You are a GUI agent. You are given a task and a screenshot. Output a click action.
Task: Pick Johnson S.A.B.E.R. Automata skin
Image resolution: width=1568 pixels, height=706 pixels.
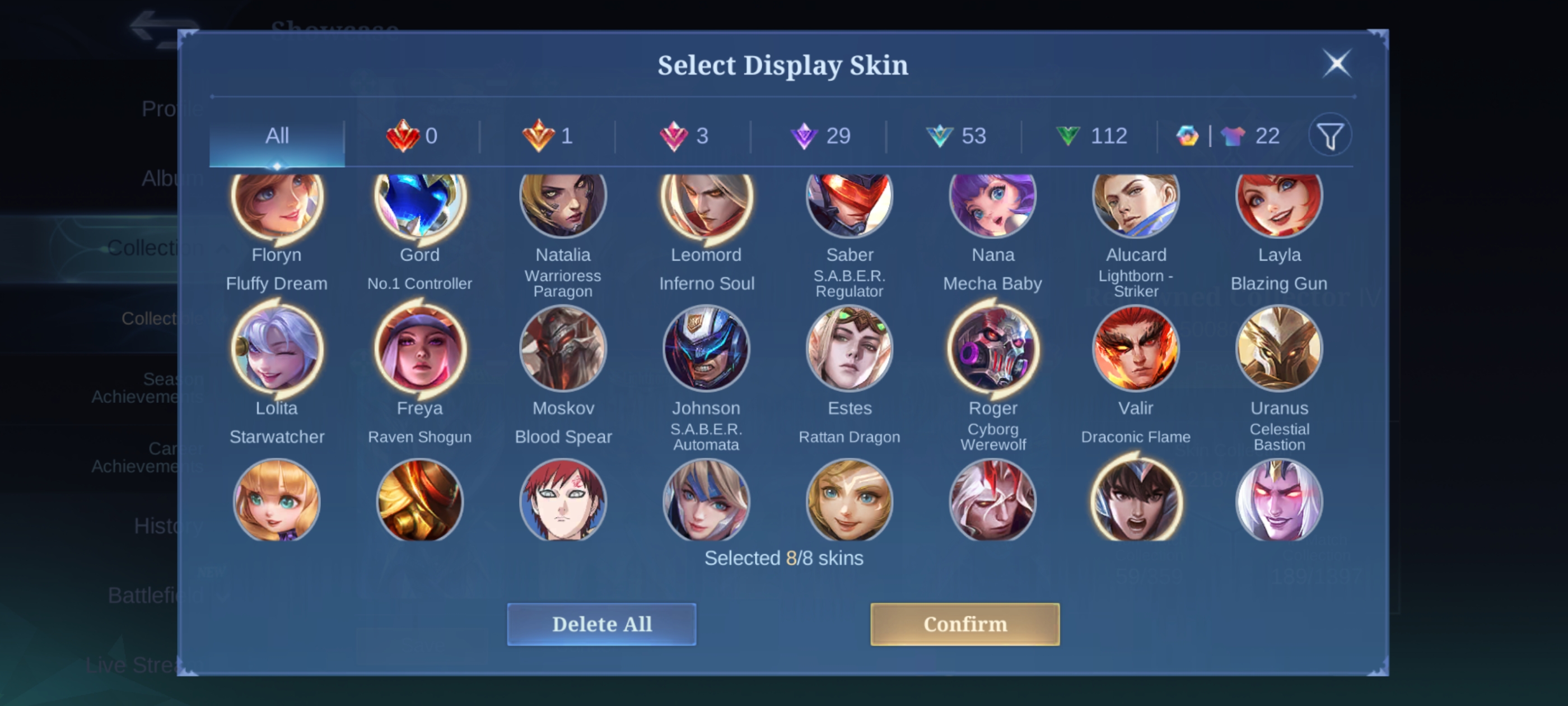click(x=706, y=349)
